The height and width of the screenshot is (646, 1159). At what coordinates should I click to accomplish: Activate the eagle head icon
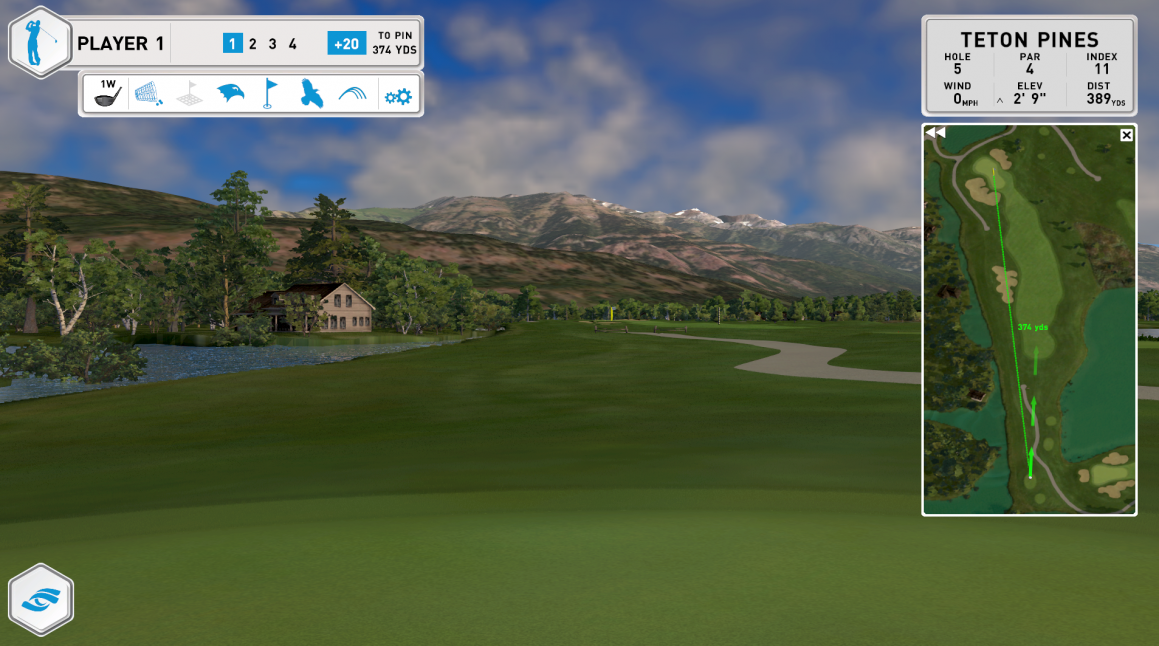coord(230,94)
